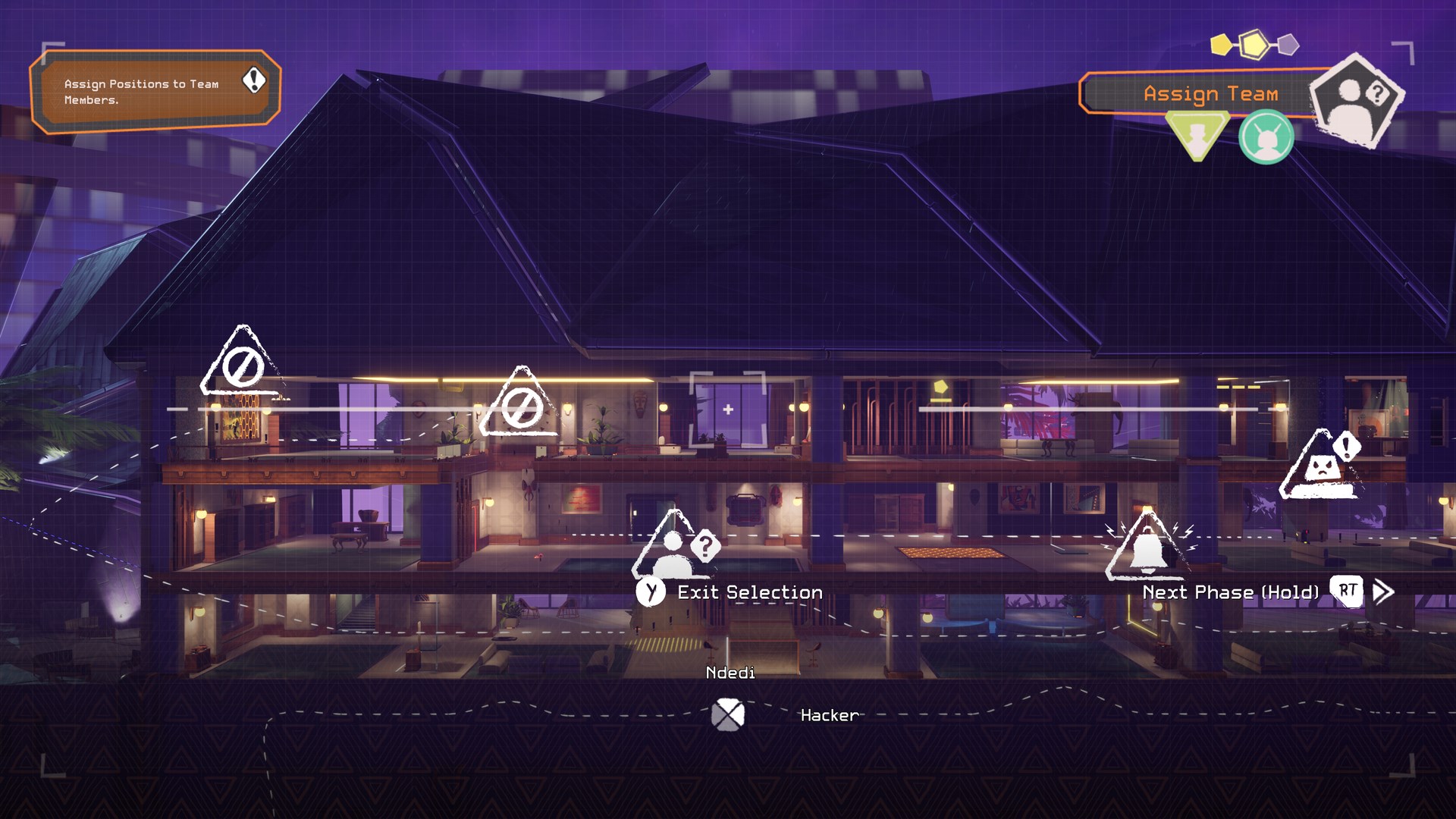
Task: Click the Assign Team header banner
Action: click(x=1212, y=95)
